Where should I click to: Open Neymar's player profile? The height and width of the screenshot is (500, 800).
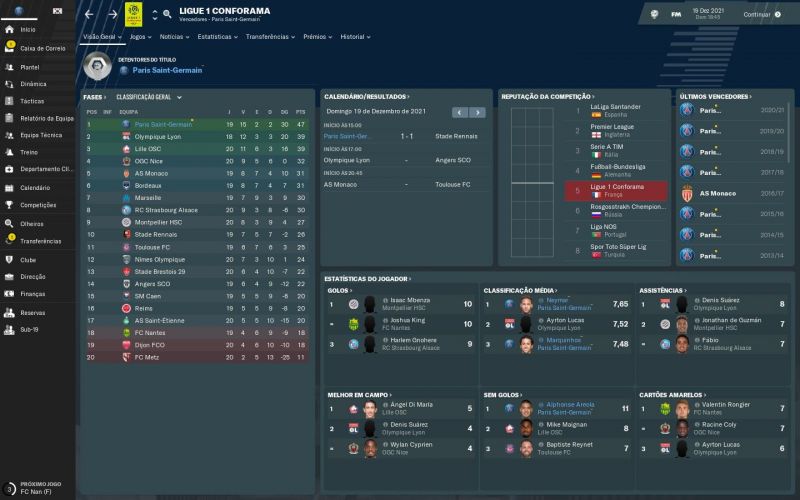551,300
